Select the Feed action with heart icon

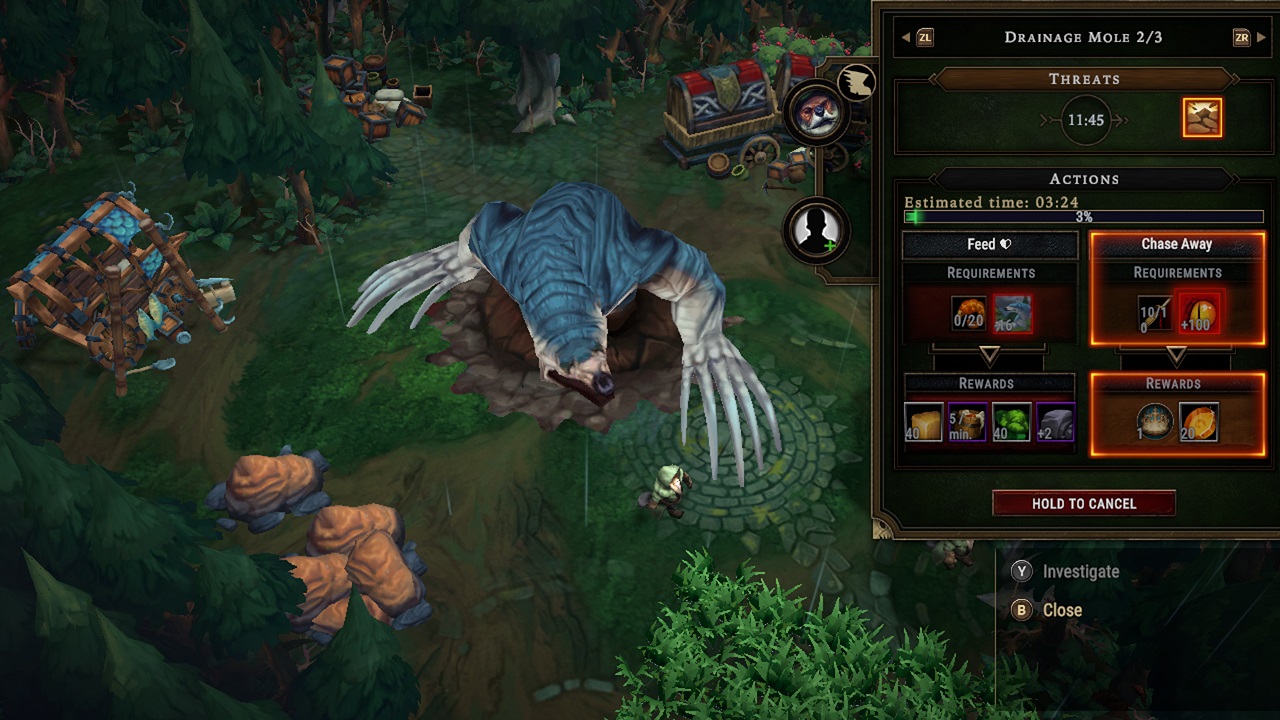990,244
